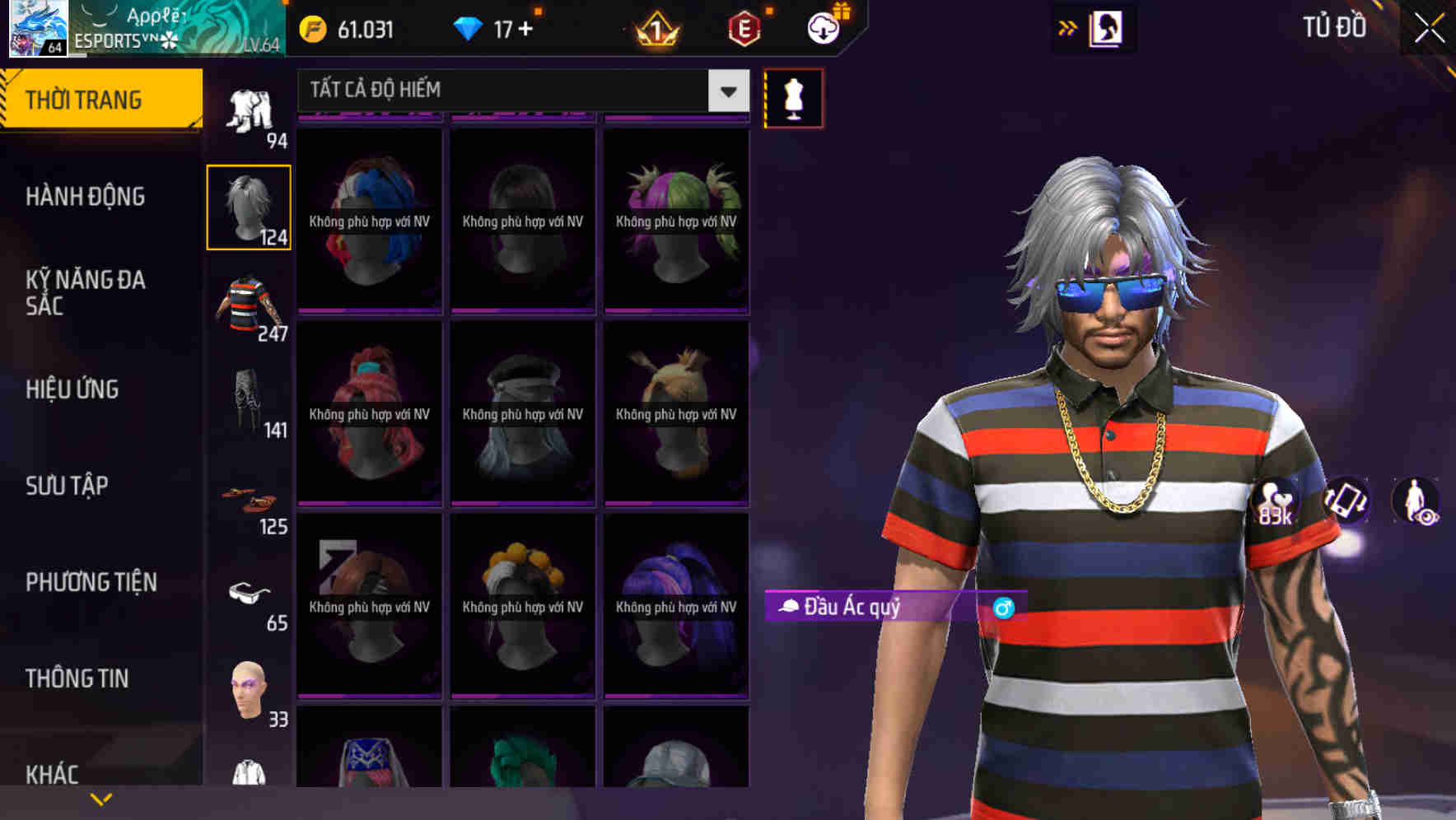Image resolution: width=1456 pixels, height=820 pixels.
Task: Open the HIỆU ỨNG section
Action: pyautogui.click(x=72, y=389)
